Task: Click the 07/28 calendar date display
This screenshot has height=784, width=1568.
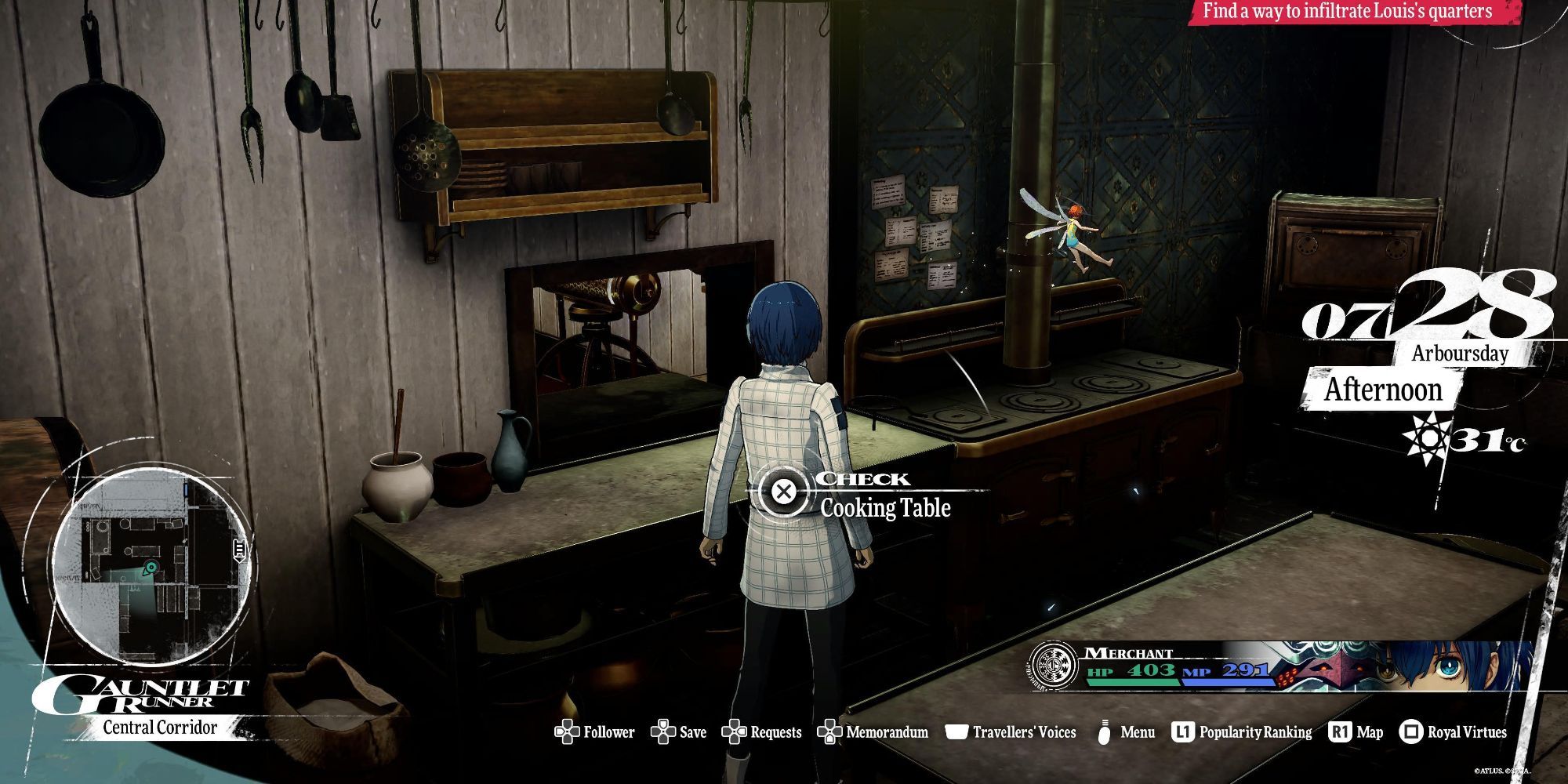Action: [x=1427, y=310]
